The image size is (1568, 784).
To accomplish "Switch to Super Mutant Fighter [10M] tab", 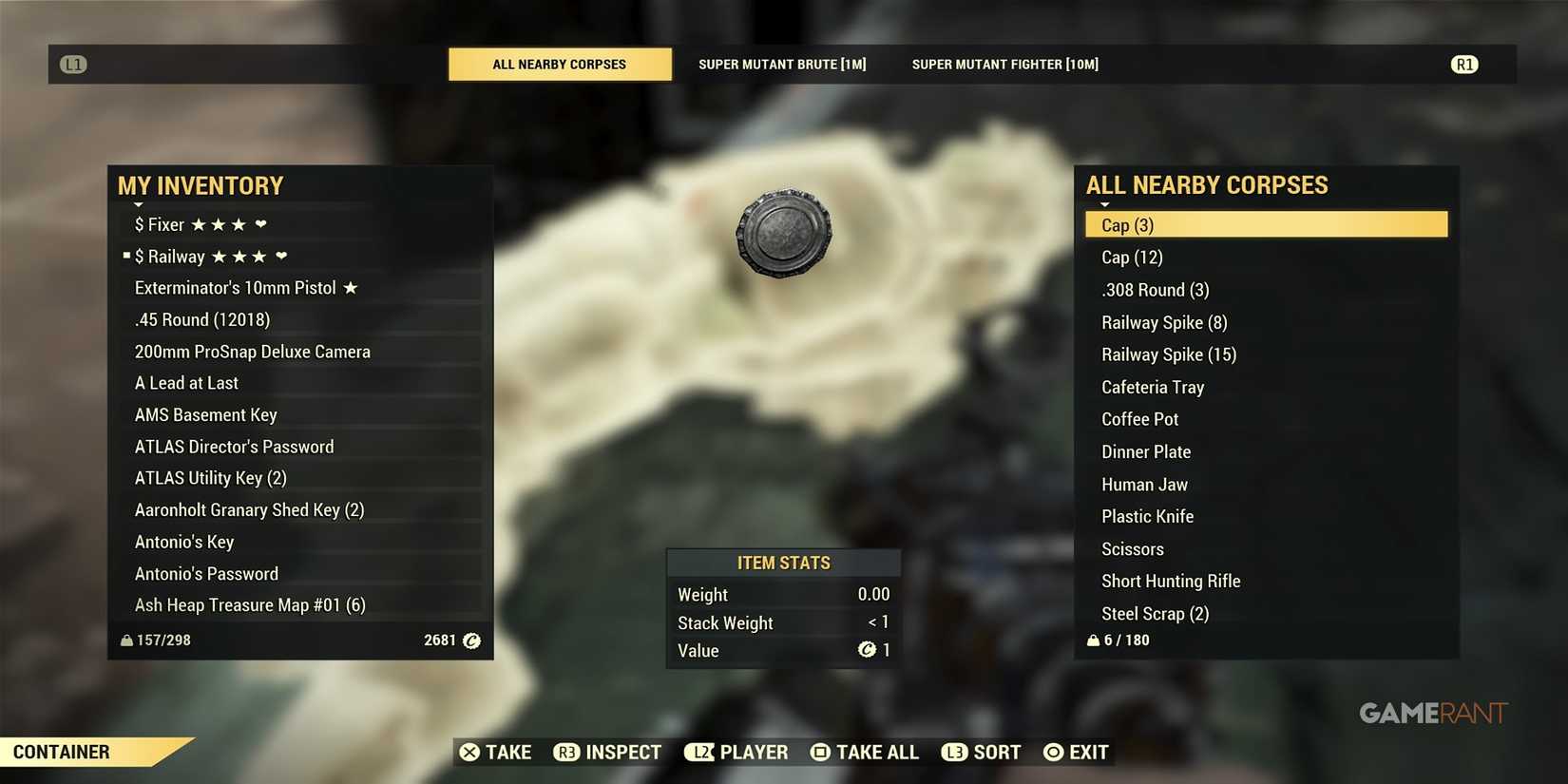I will (x=1004, y=64).
